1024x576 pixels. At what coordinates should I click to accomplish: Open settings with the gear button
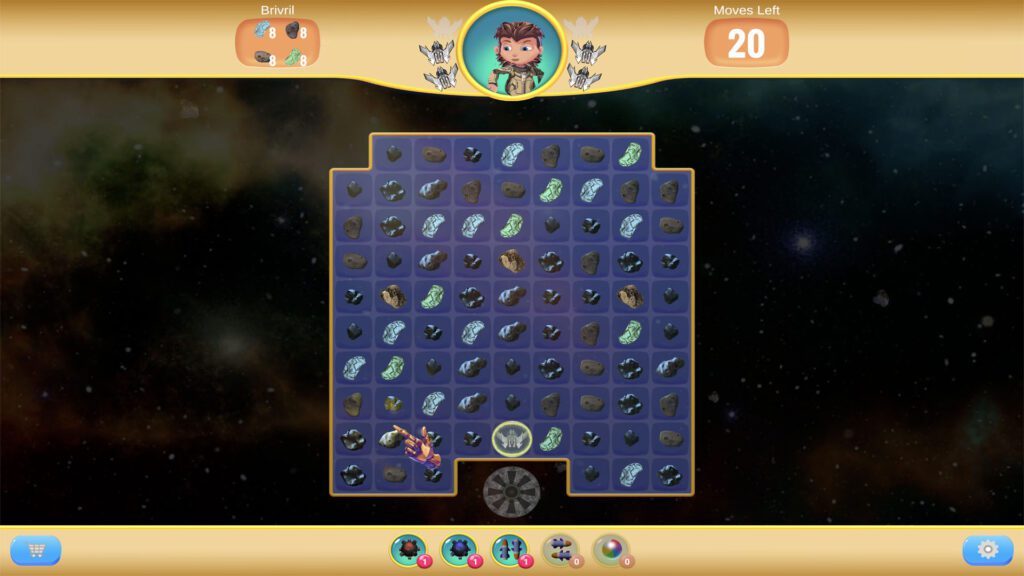pyautogui.click(x=987, y=550)
